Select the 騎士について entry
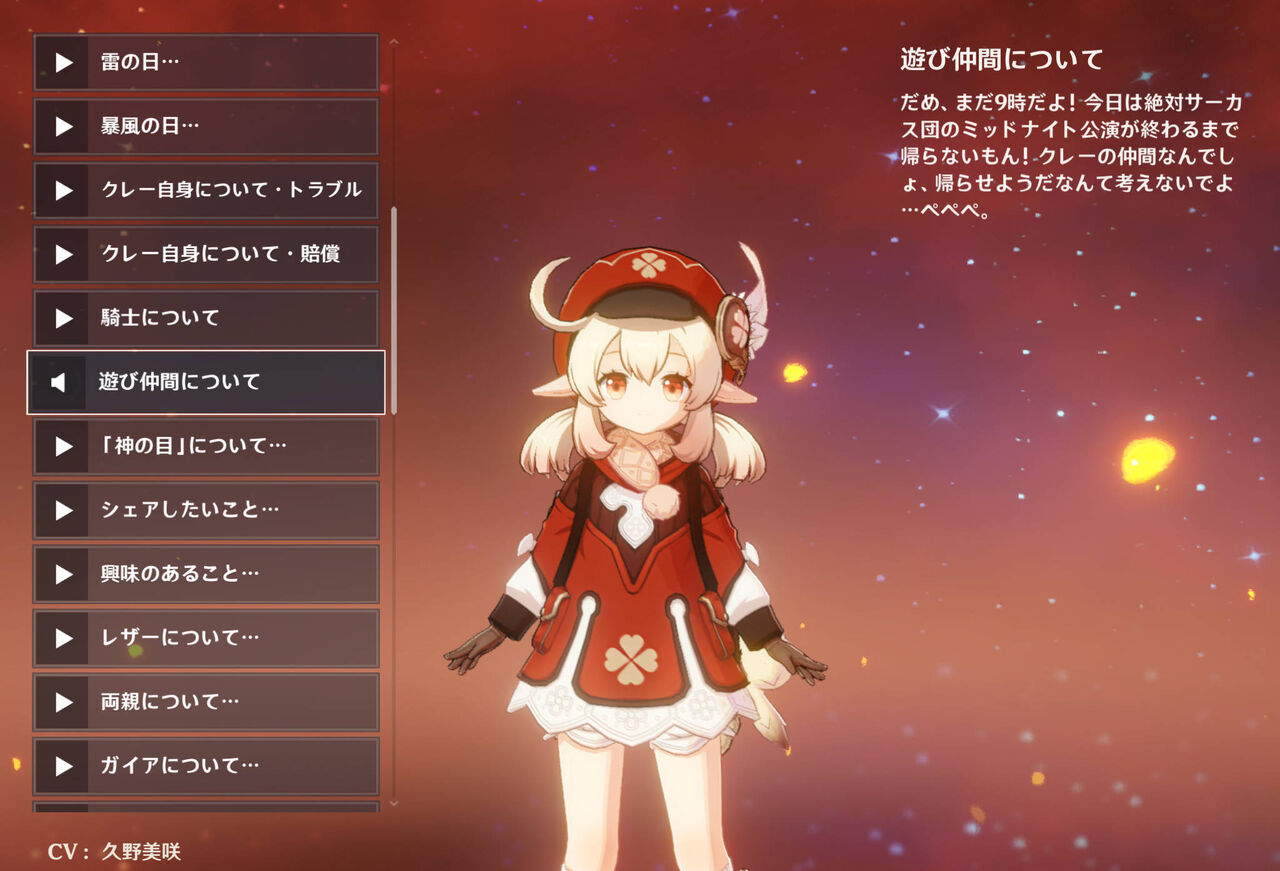Screen dimensions: 1280x871 point(205,319)
